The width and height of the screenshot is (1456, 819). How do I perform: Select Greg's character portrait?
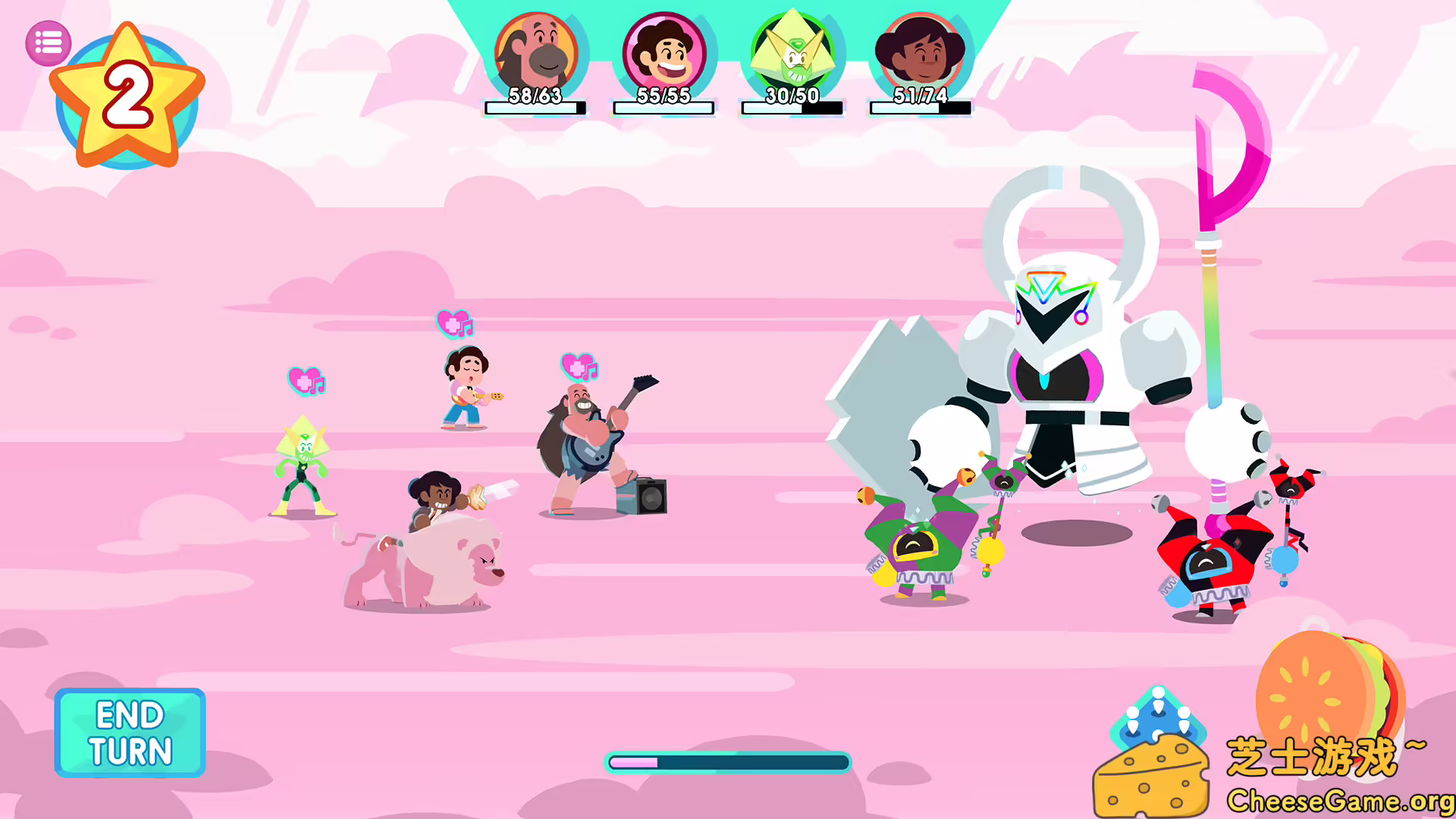pos(535,53)
